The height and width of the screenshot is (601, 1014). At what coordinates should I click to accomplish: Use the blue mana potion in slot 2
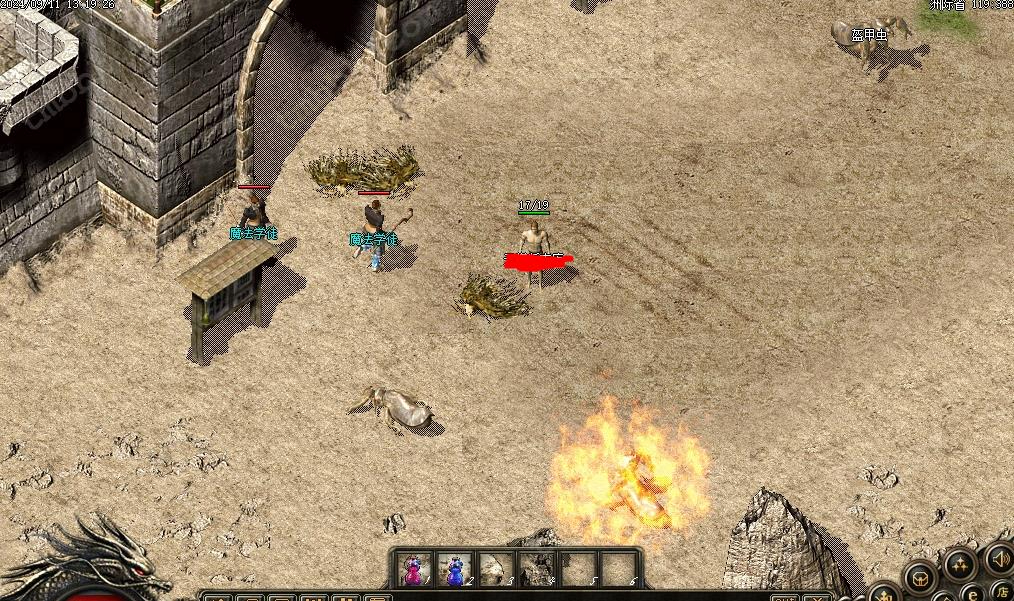pos(454,569)
